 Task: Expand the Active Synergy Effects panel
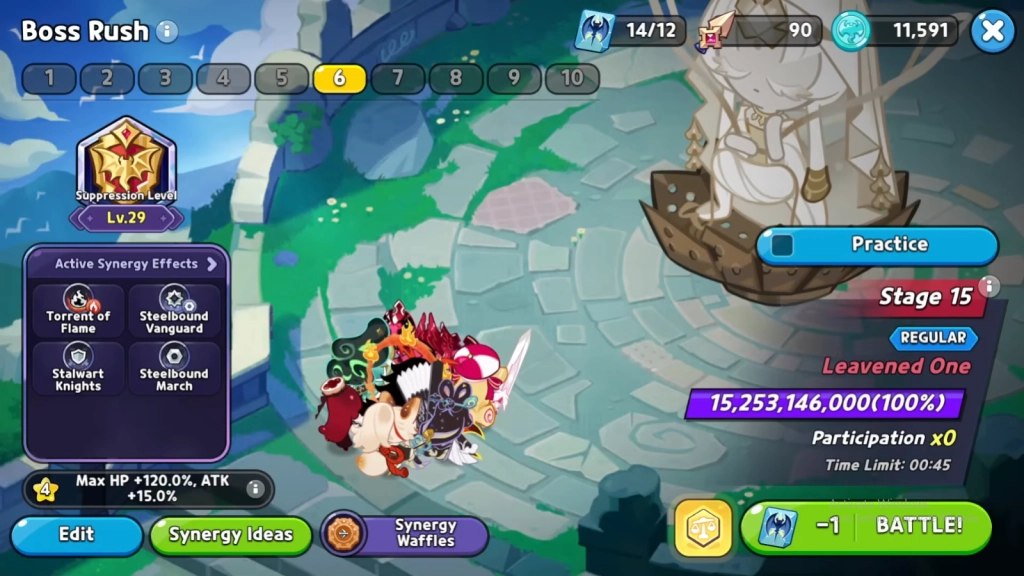point(212,264)
